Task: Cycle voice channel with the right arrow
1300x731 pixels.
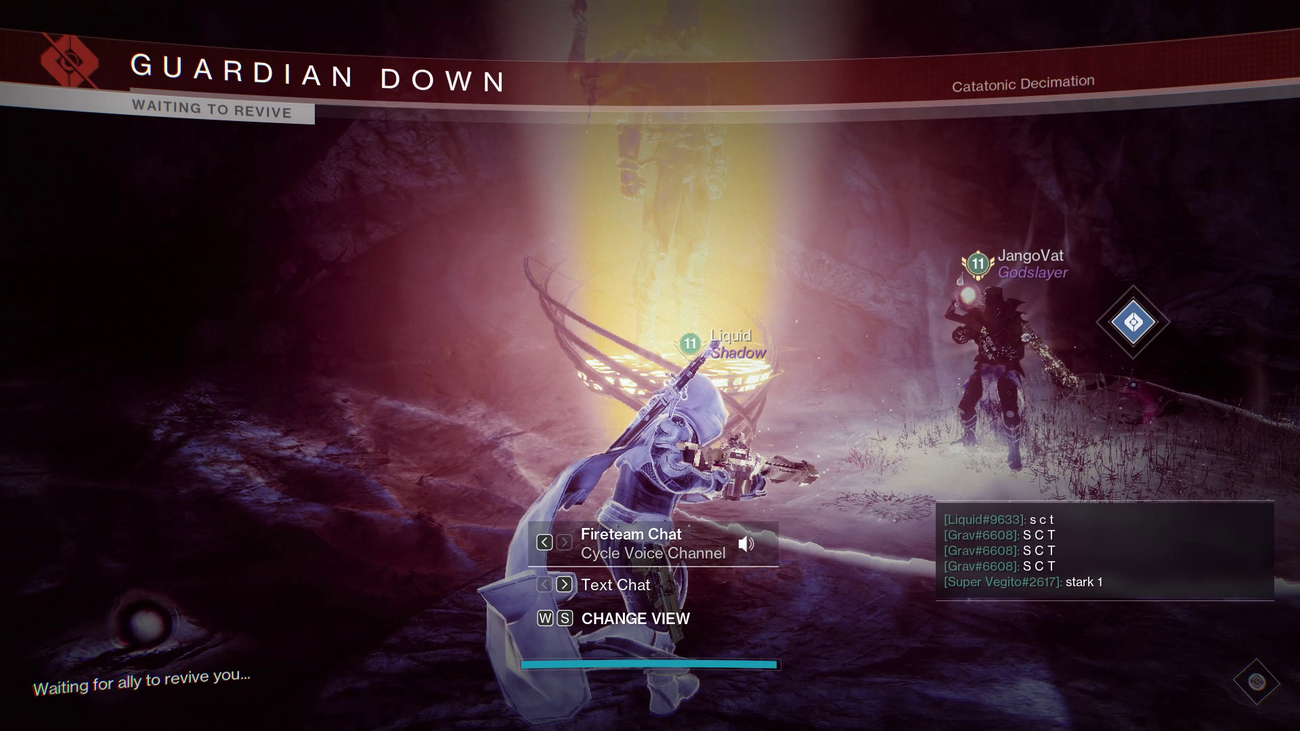Action: tap(563, 541)
